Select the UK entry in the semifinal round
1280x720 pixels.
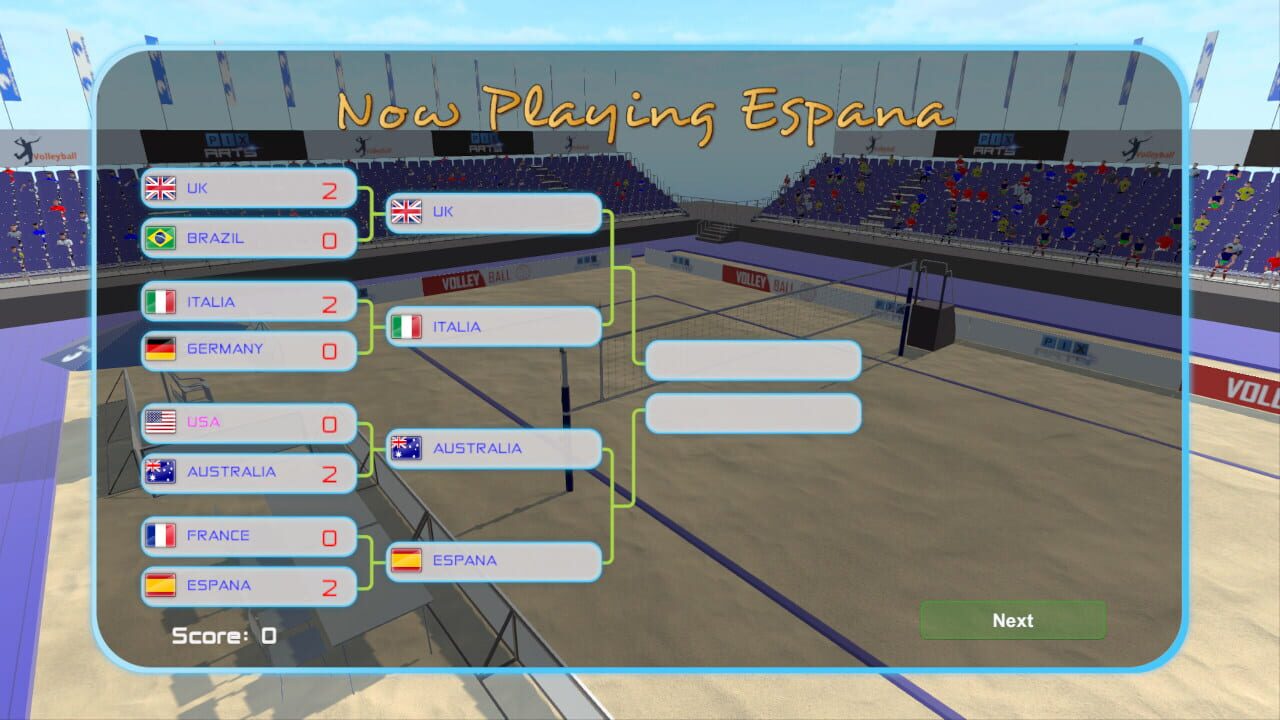pyautogui.click(x=493, y=212)
